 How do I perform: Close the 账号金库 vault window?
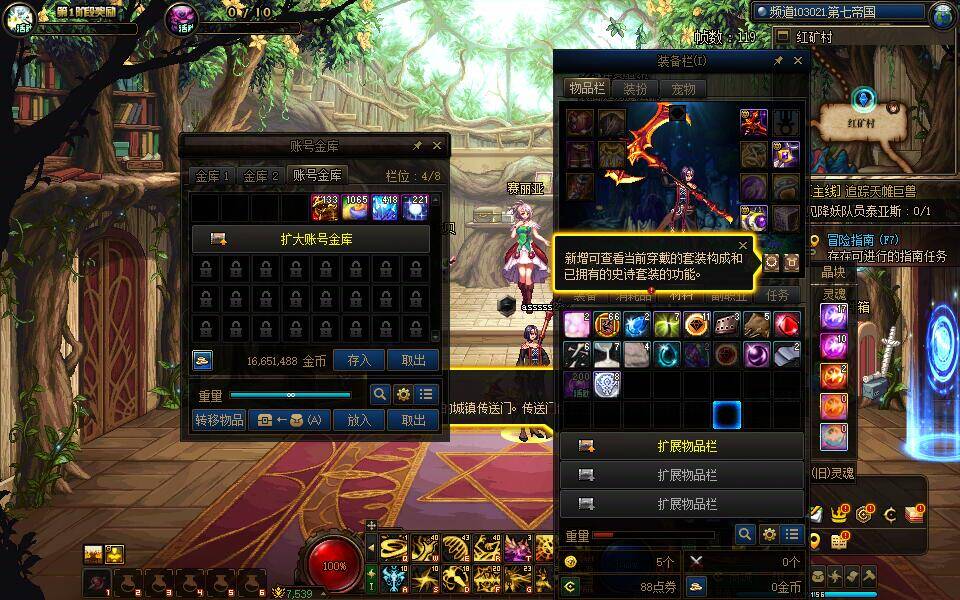click(437, 146)
